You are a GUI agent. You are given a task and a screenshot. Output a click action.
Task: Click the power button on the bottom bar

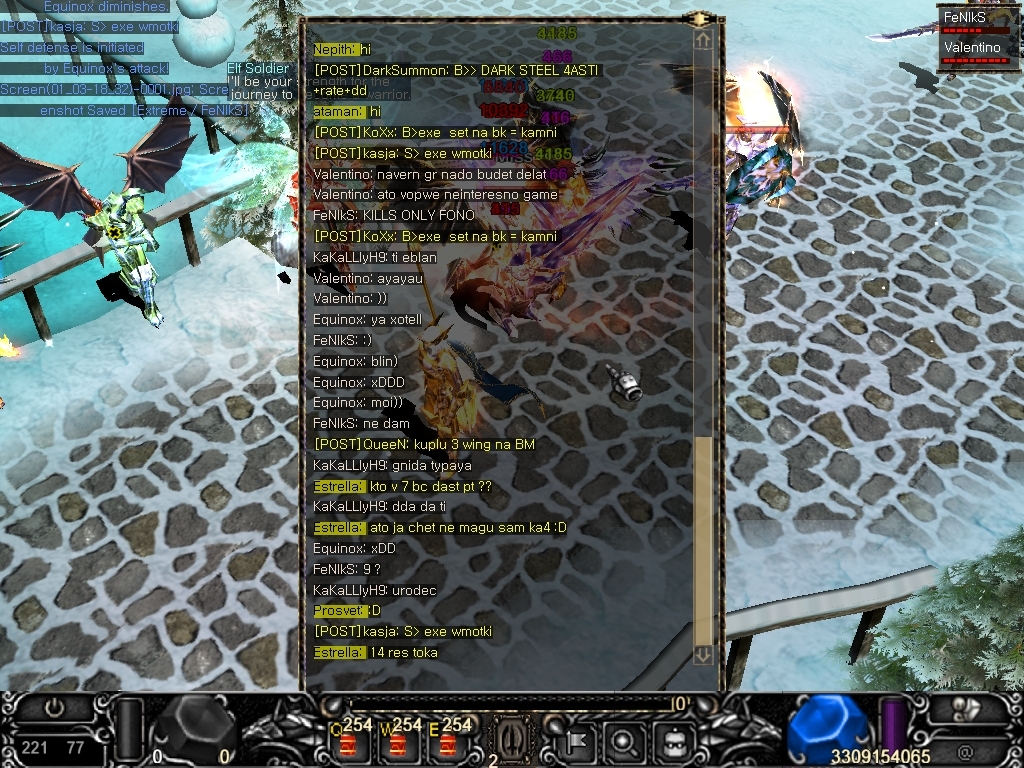point(55,708)
